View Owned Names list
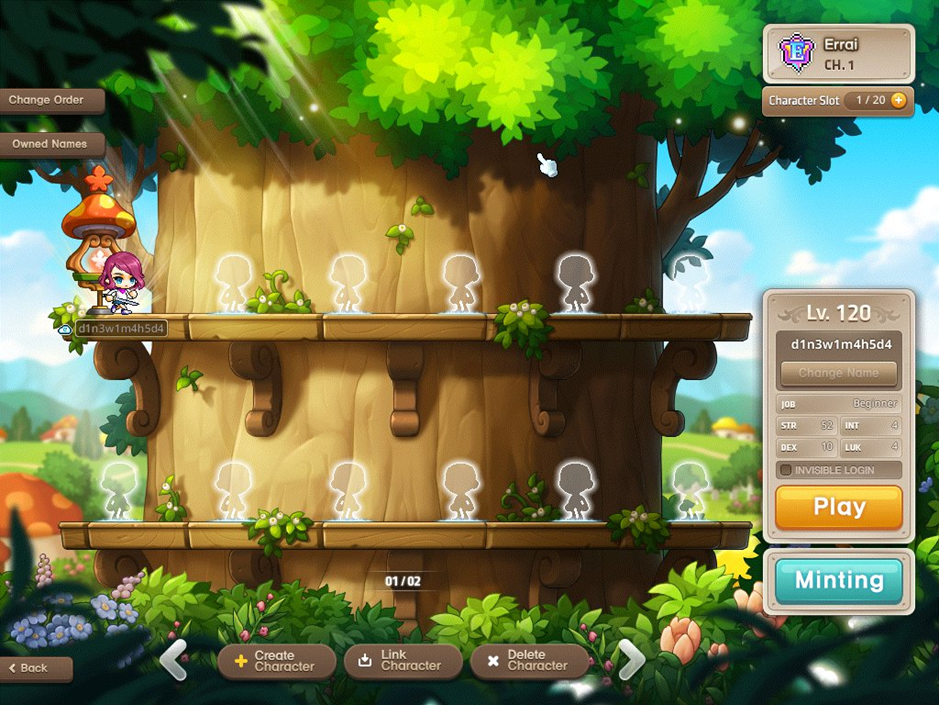The height and width of the screenshot is (705, 939). [x=52, y=144]
